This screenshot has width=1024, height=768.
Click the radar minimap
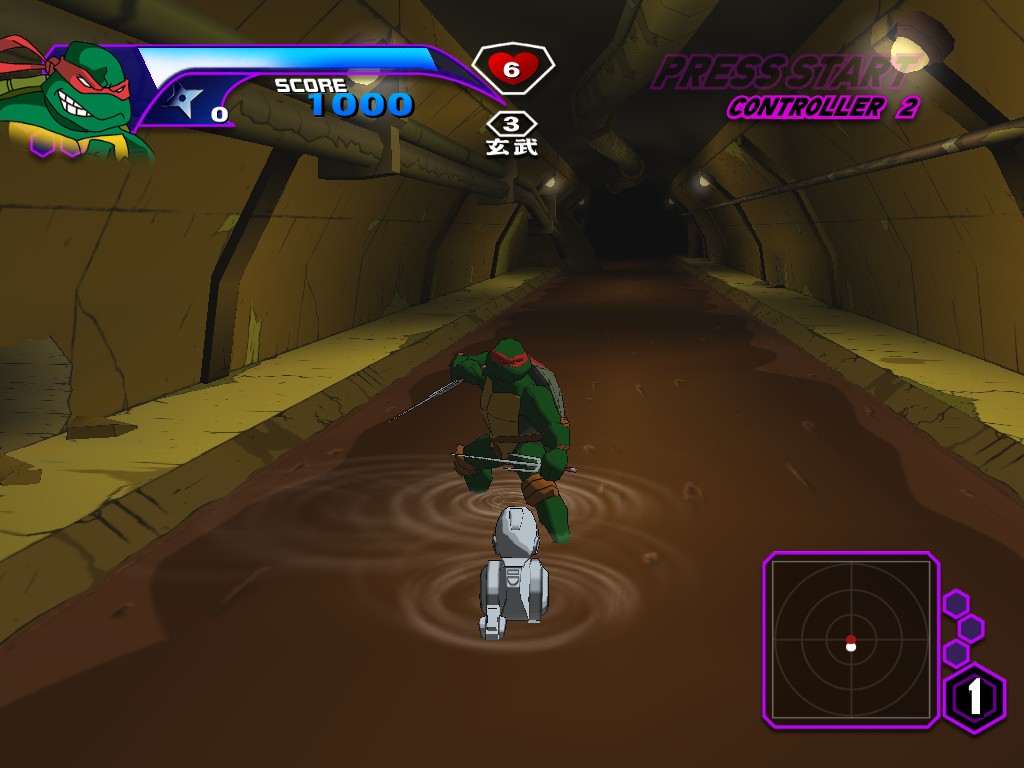pyautogui.click(x=851, y=637)
